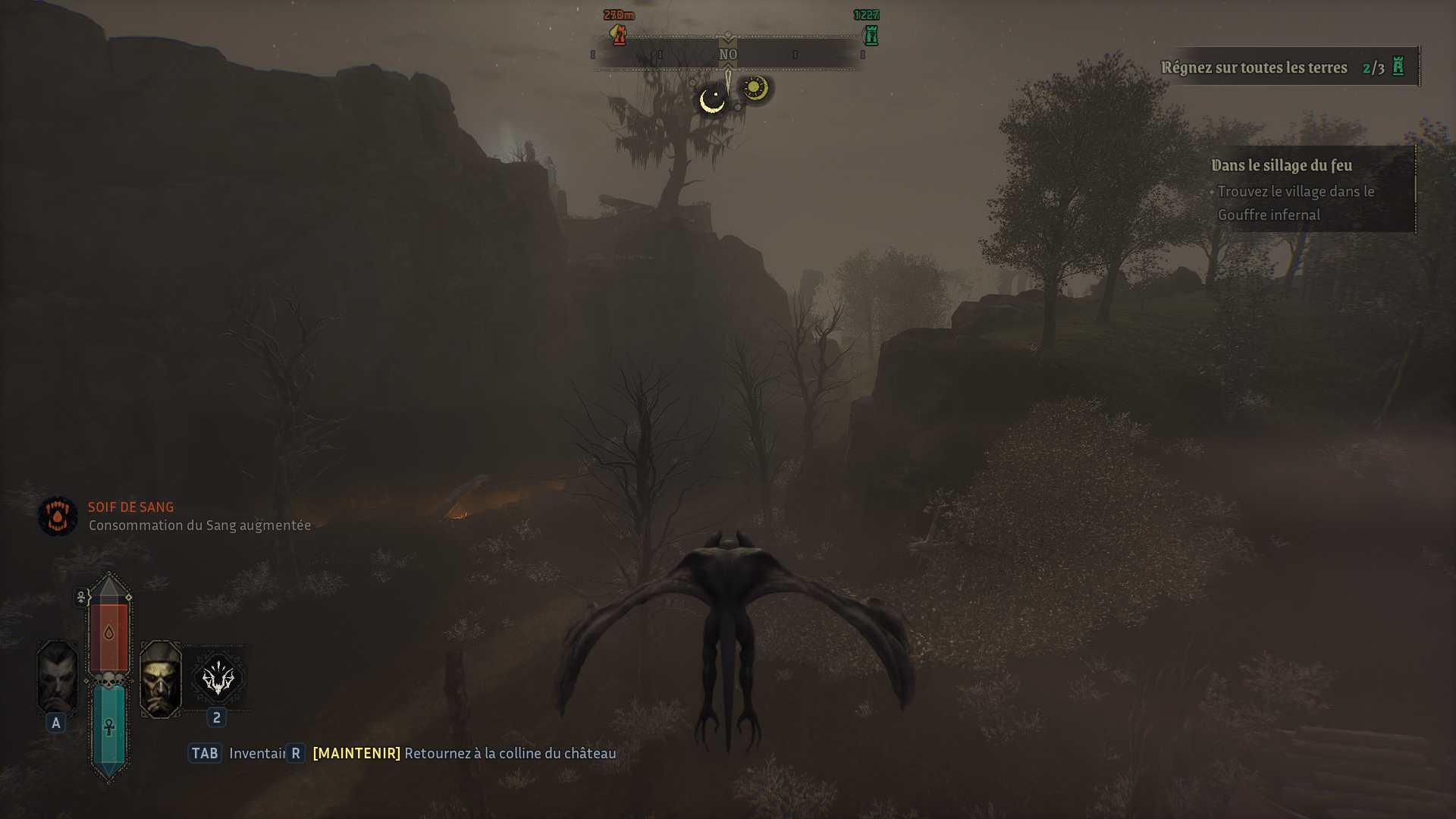Select the red 270m compass marker
1456x819 pixels.
620,35
